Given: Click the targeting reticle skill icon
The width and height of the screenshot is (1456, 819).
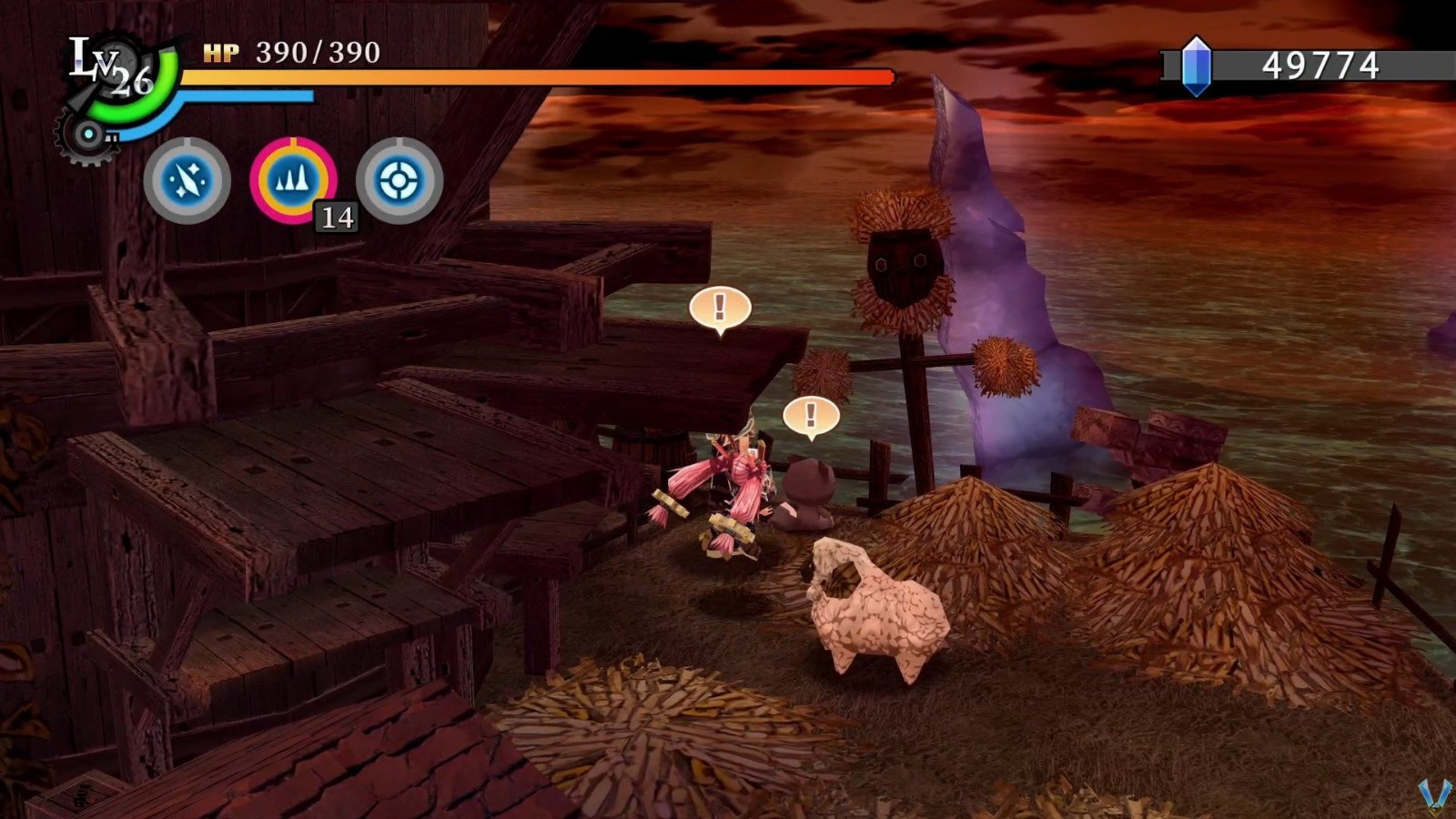Looking at the screenshot, I should [400, 179].
